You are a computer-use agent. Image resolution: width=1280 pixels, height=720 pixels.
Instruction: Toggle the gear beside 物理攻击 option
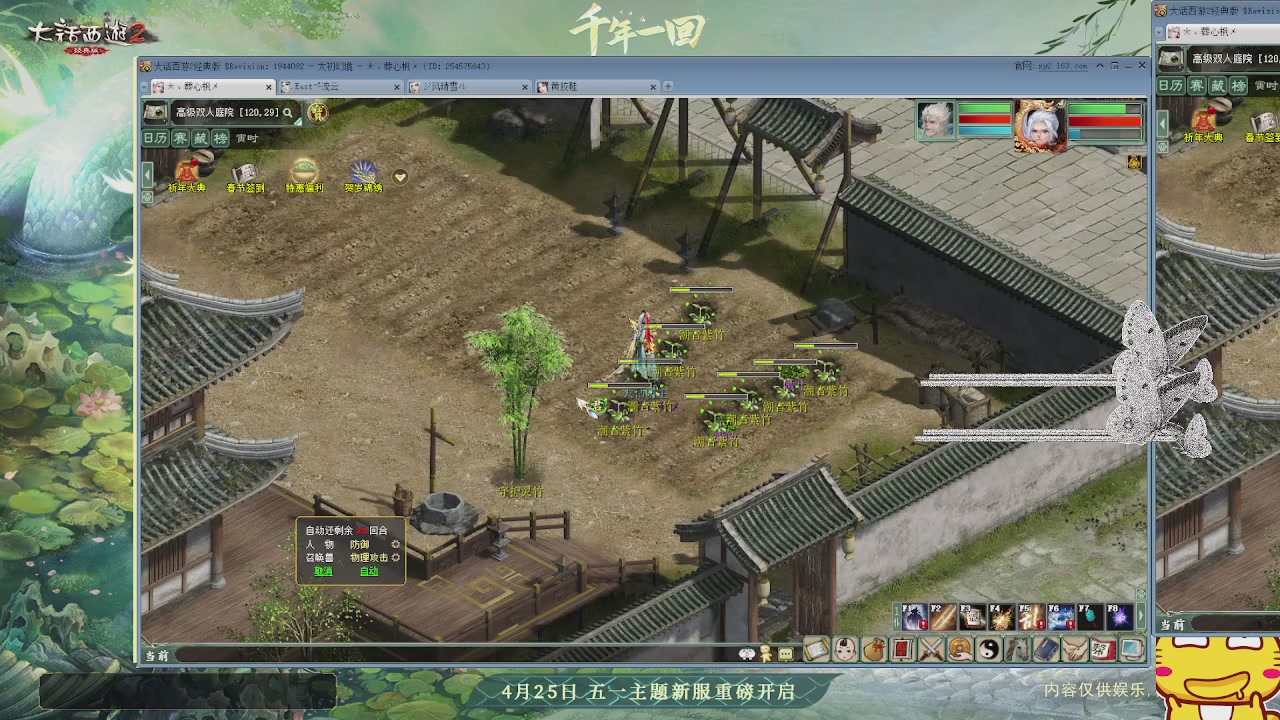coord(395,558)
